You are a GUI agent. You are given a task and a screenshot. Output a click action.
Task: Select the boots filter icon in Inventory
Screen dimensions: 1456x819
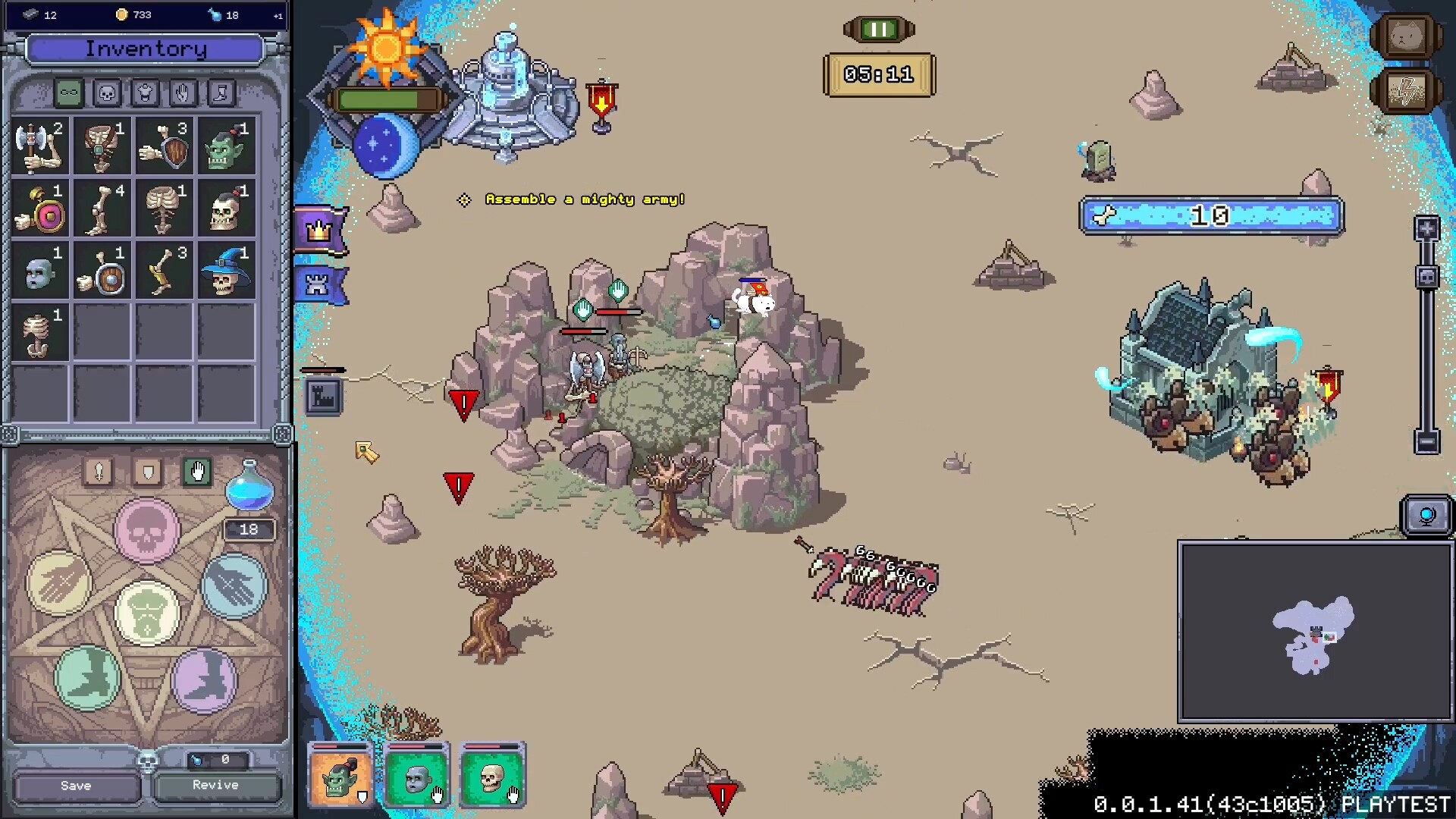(220, 93)
